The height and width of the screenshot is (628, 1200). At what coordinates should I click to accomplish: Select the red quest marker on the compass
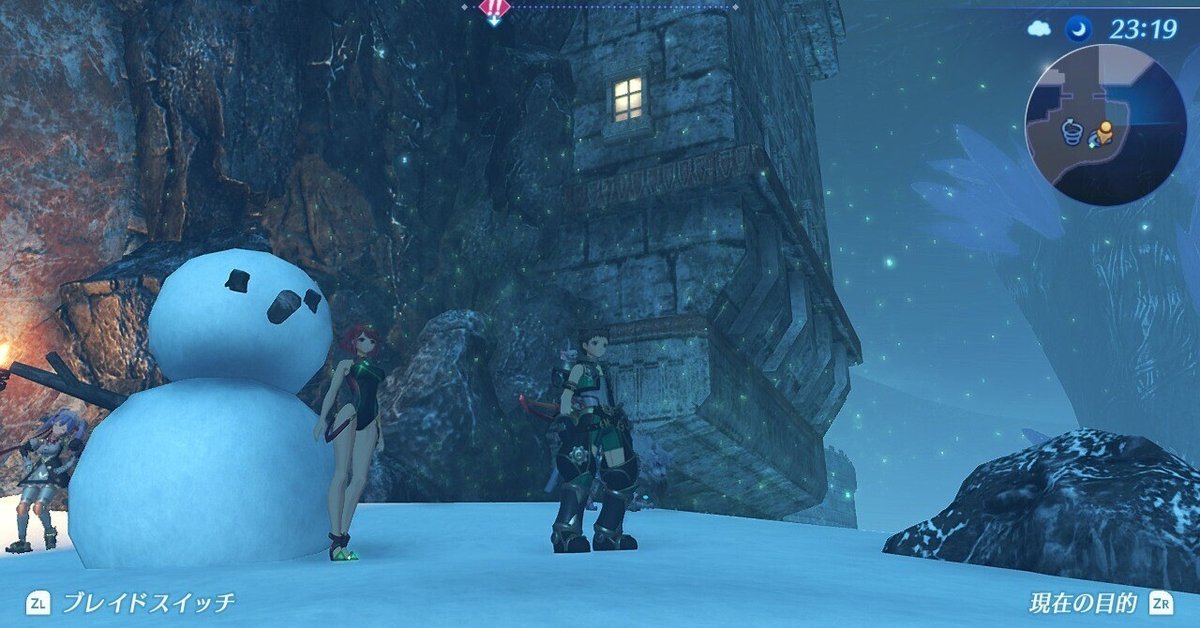494,8
